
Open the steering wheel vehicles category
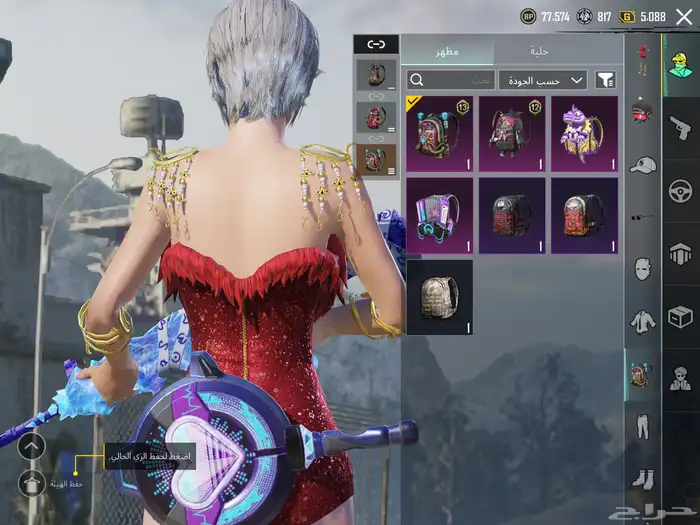680,190
